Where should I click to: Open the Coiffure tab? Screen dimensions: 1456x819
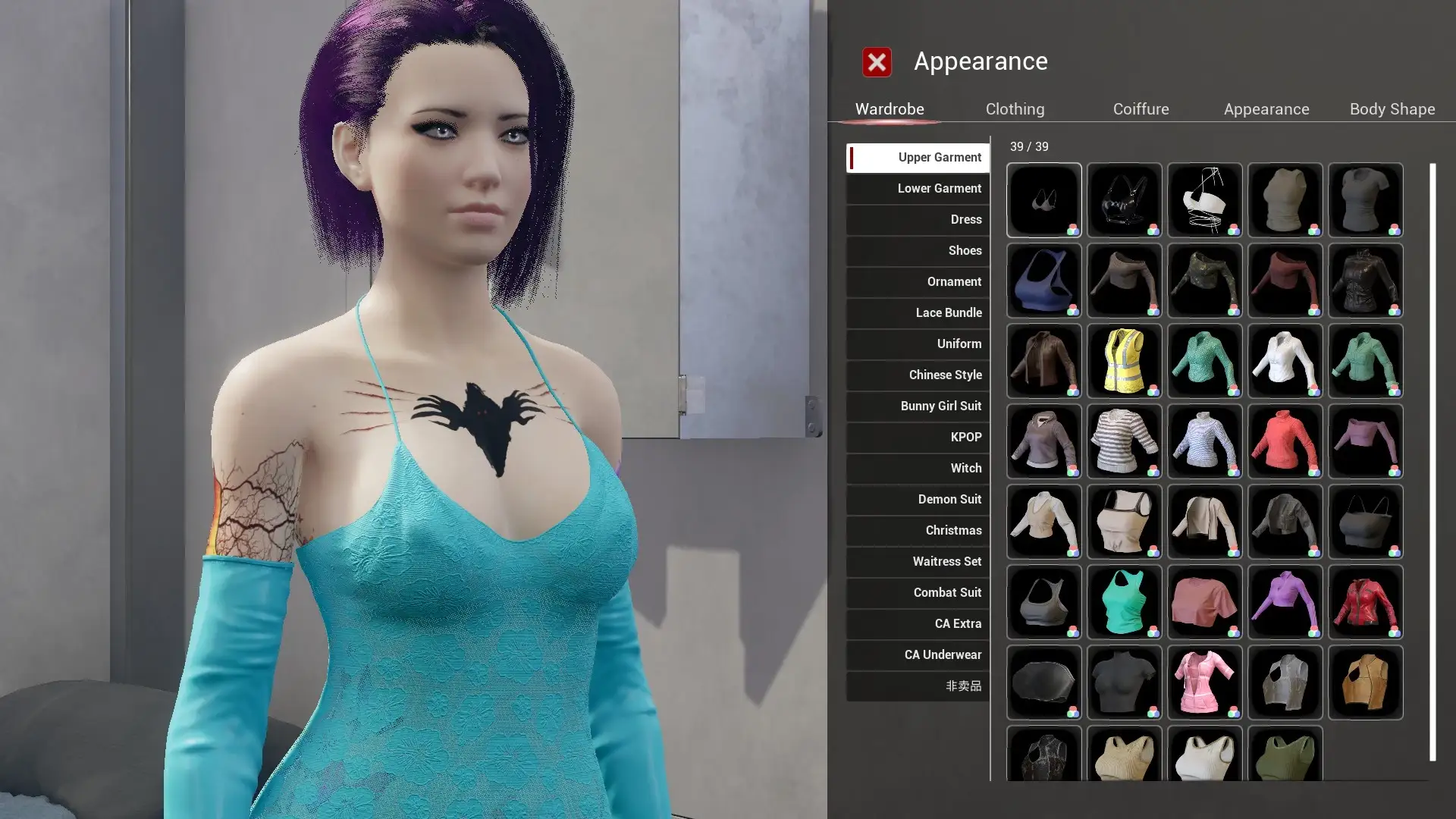[1141, 109]
